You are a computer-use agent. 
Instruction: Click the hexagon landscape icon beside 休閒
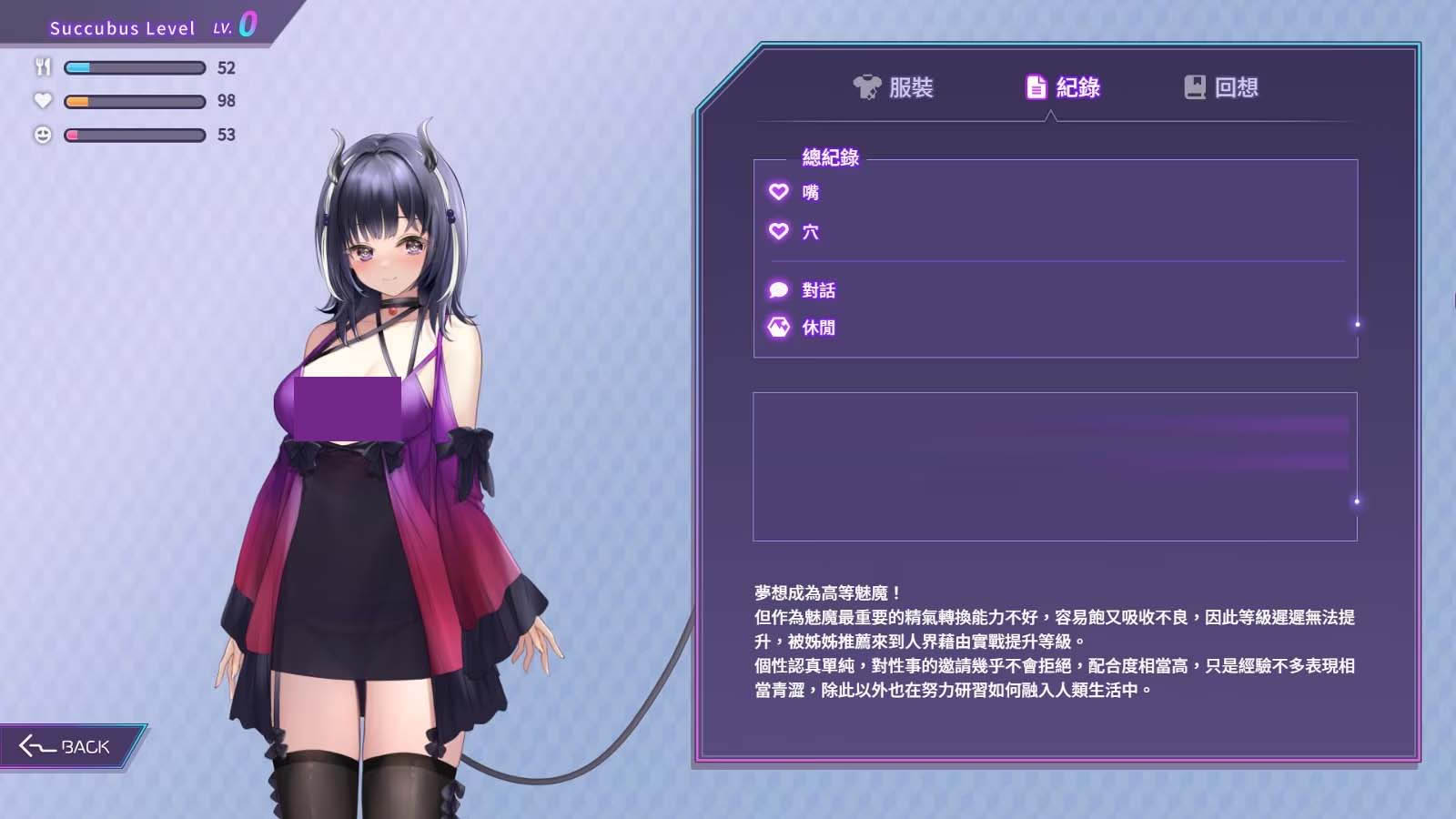pyautogui.click(x=777, y=327)
